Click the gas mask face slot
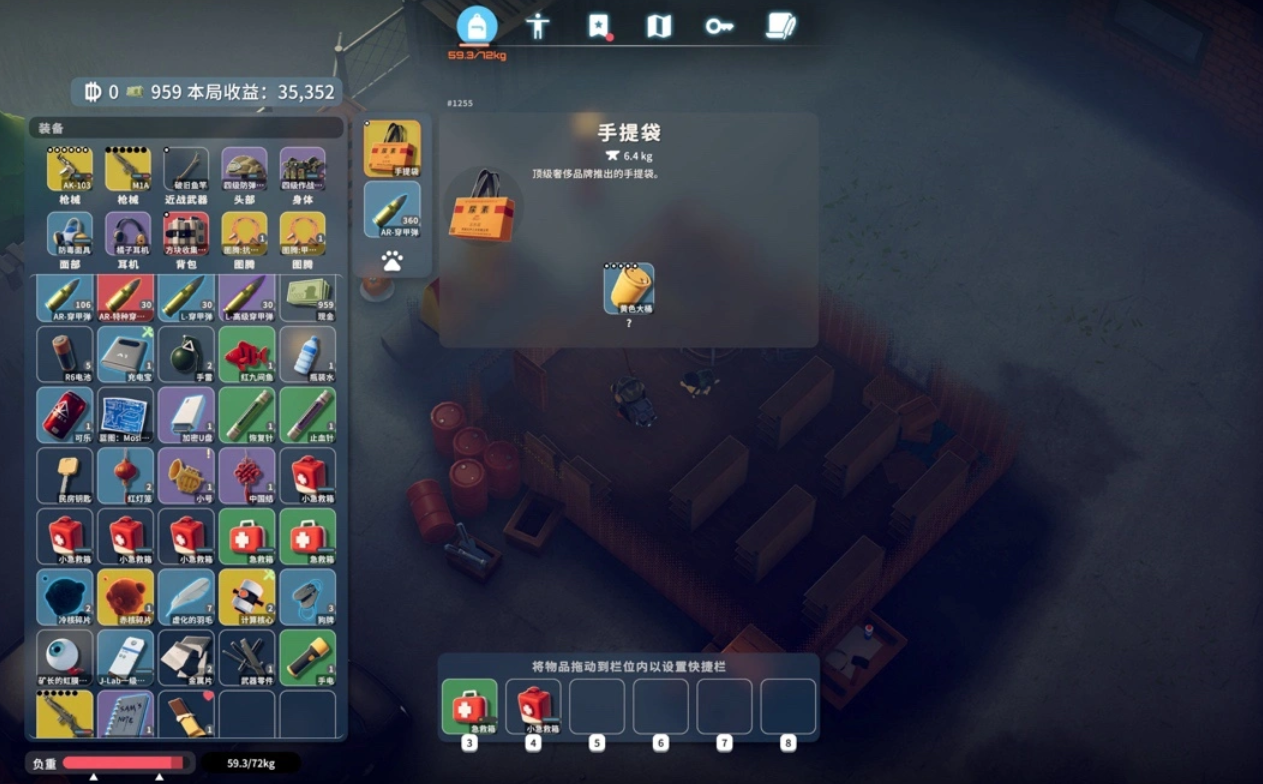The width and height of the screenshot is (1263, 784). click(70, 235)
